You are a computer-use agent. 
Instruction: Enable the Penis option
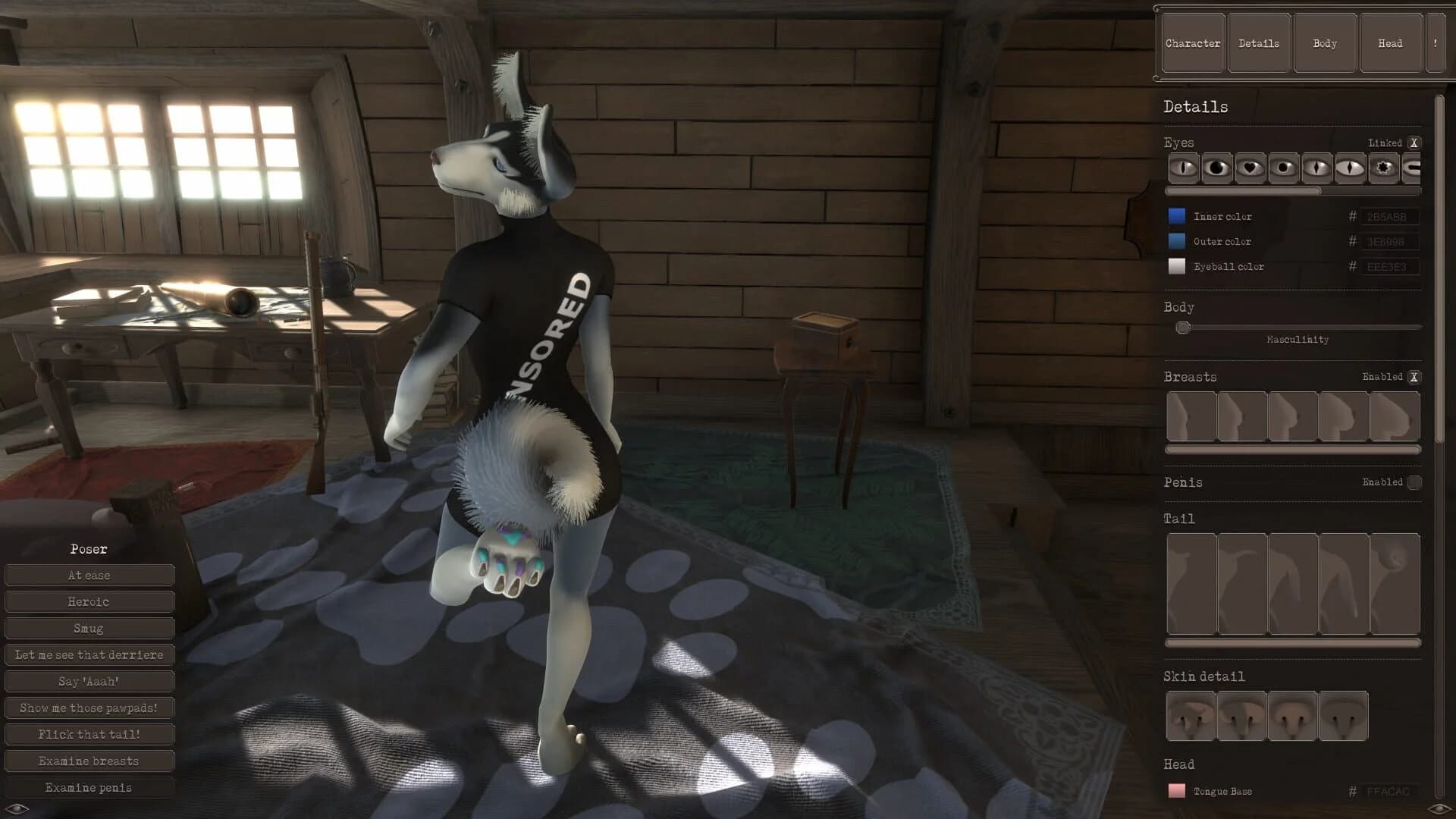1415,482
